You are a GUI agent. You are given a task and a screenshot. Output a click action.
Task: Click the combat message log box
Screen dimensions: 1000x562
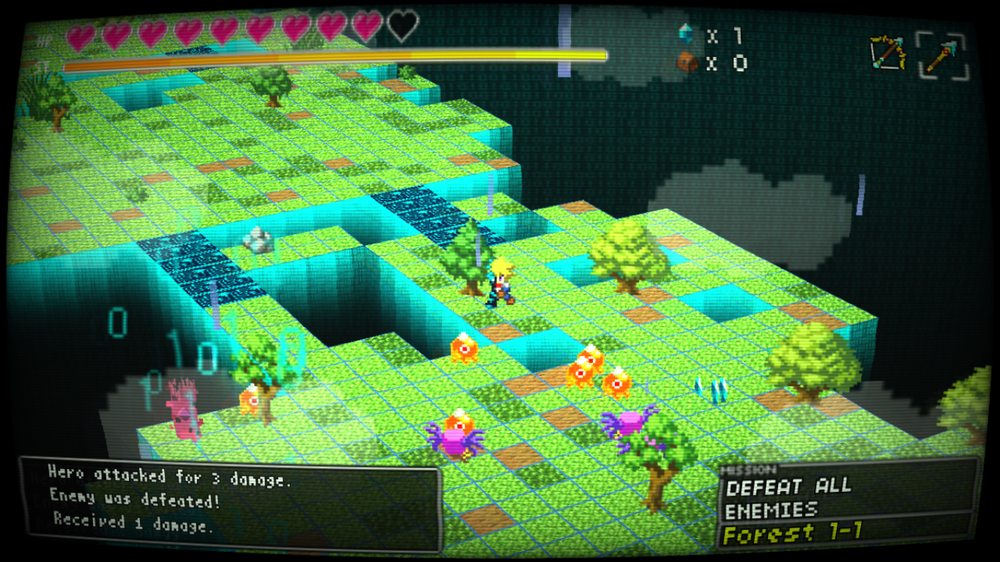coord(230,503)
